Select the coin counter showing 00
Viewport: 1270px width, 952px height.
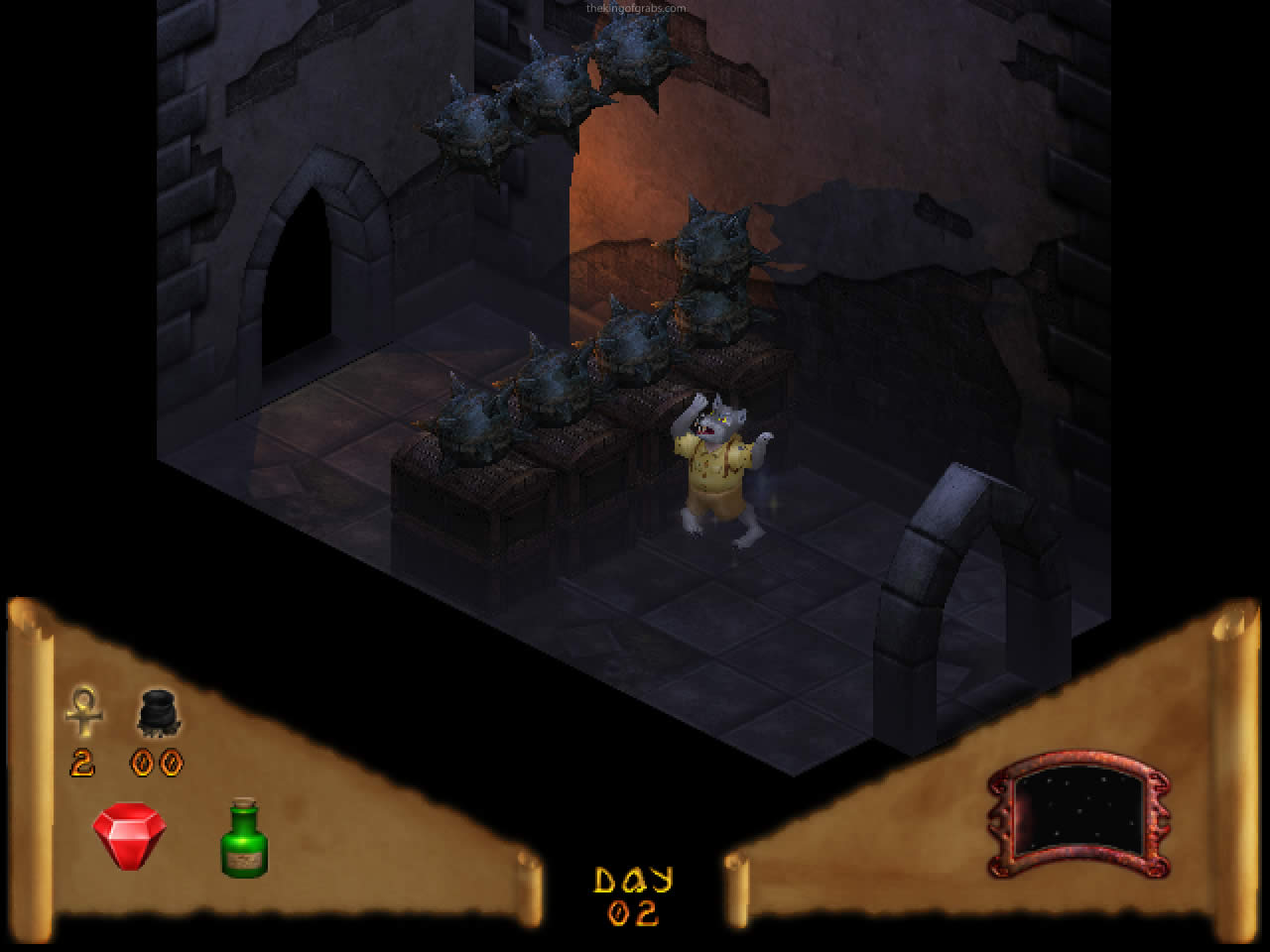point(157,764)
